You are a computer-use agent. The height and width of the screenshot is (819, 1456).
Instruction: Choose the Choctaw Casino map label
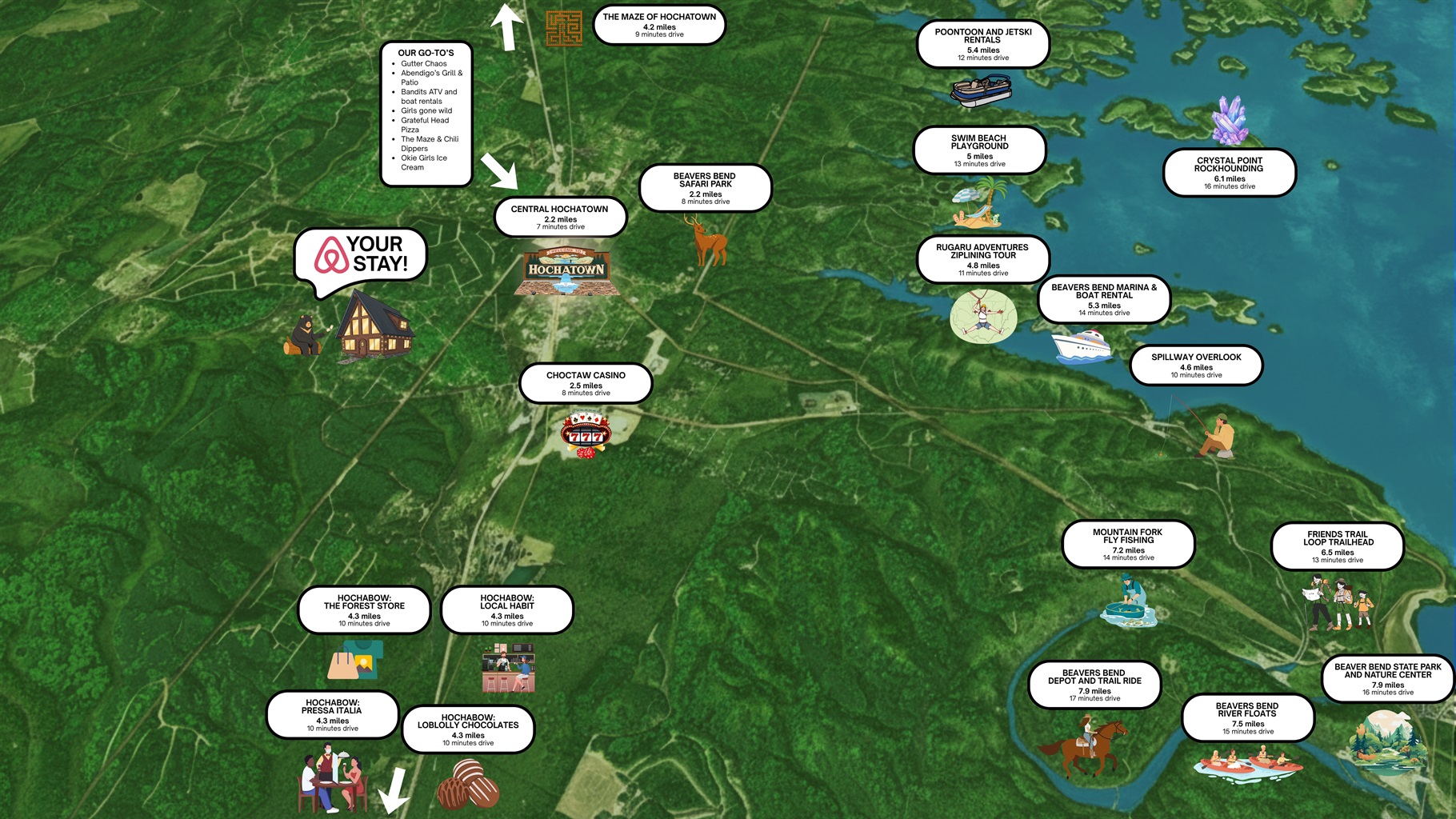point(586,383)
